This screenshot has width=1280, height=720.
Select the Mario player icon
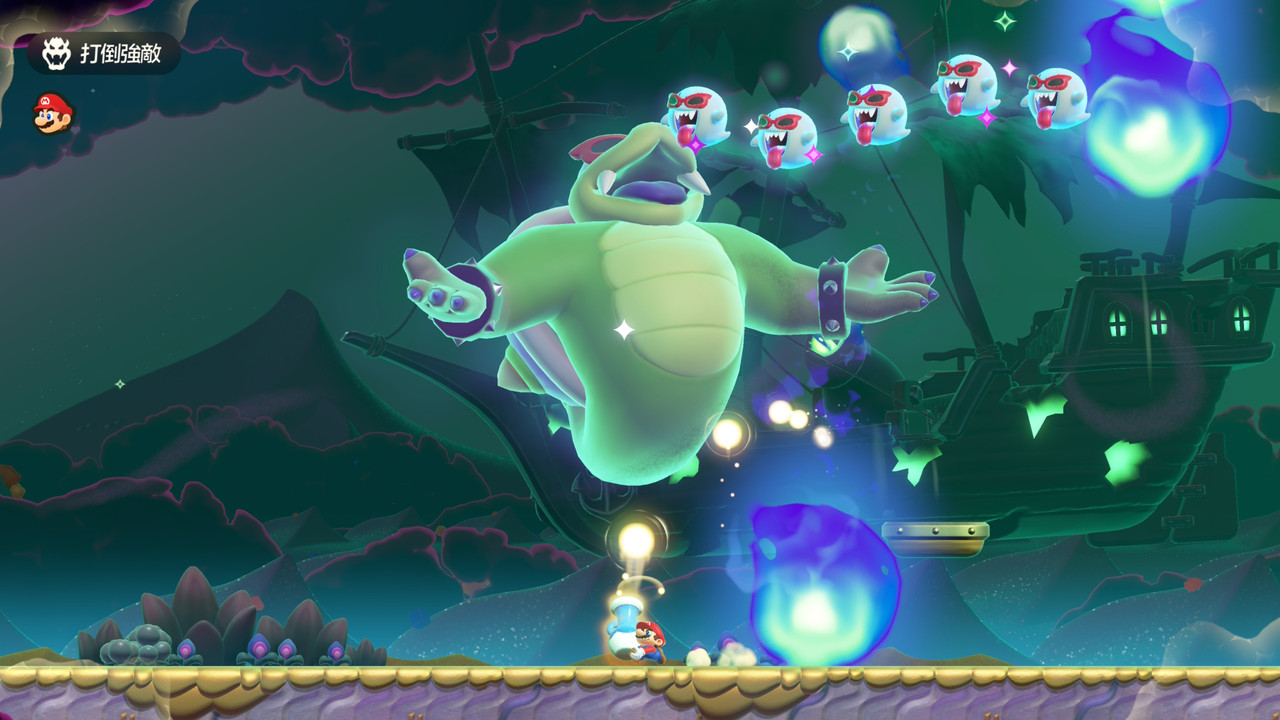coord(52,112)
